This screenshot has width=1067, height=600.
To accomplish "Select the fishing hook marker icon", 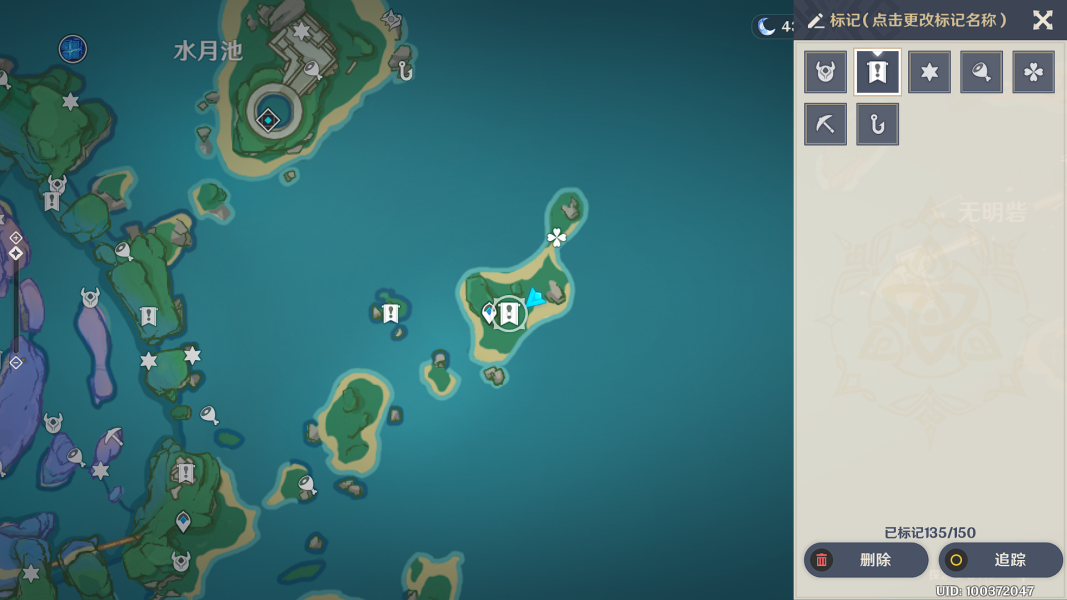I will tap(877, 124).
